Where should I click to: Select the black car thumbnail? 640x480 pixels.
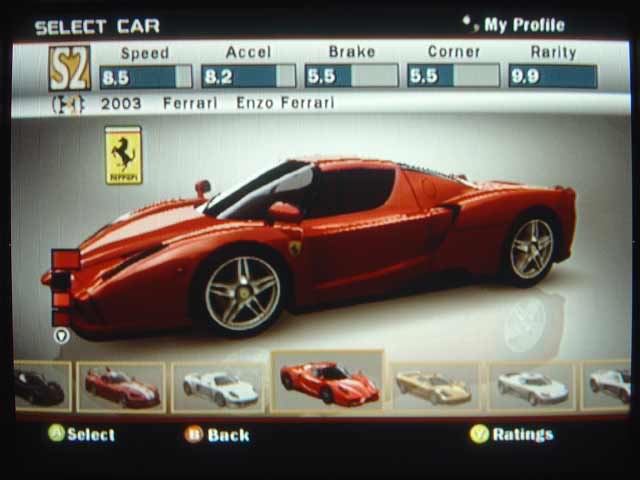pyautogui.click(x=40, y=387)
